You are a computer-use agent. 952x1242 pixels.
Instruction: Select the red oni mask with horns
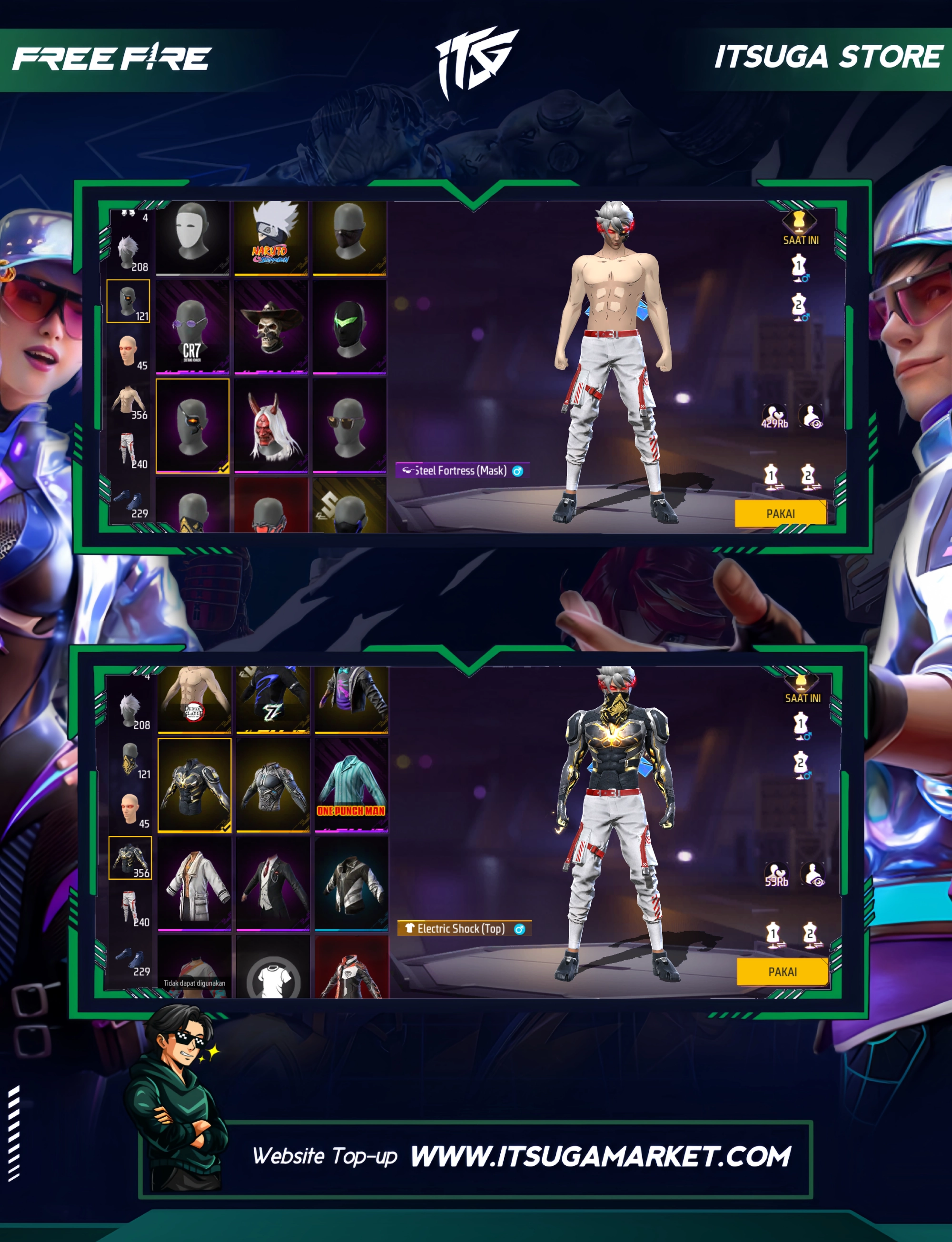271,425
